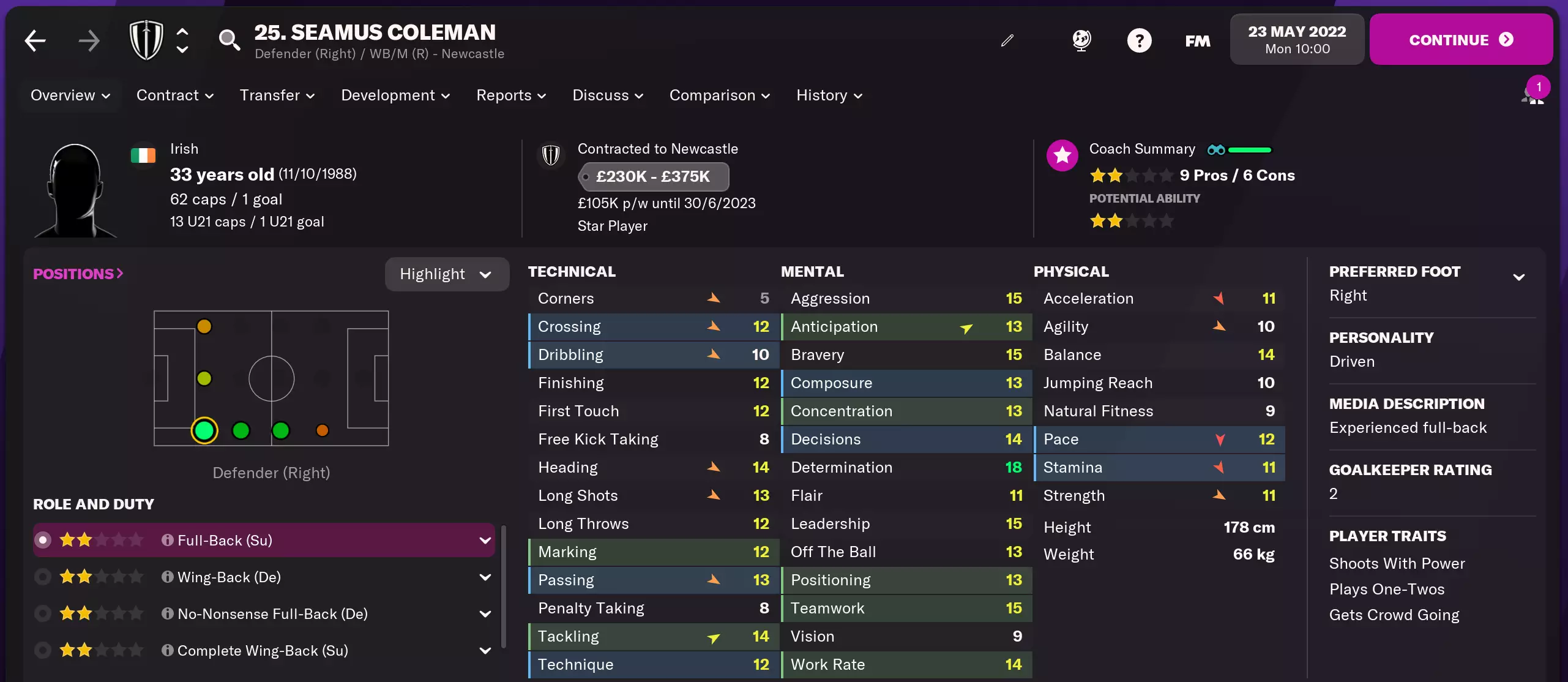
Task: Open the FM menu
Action: point(1197,41)
